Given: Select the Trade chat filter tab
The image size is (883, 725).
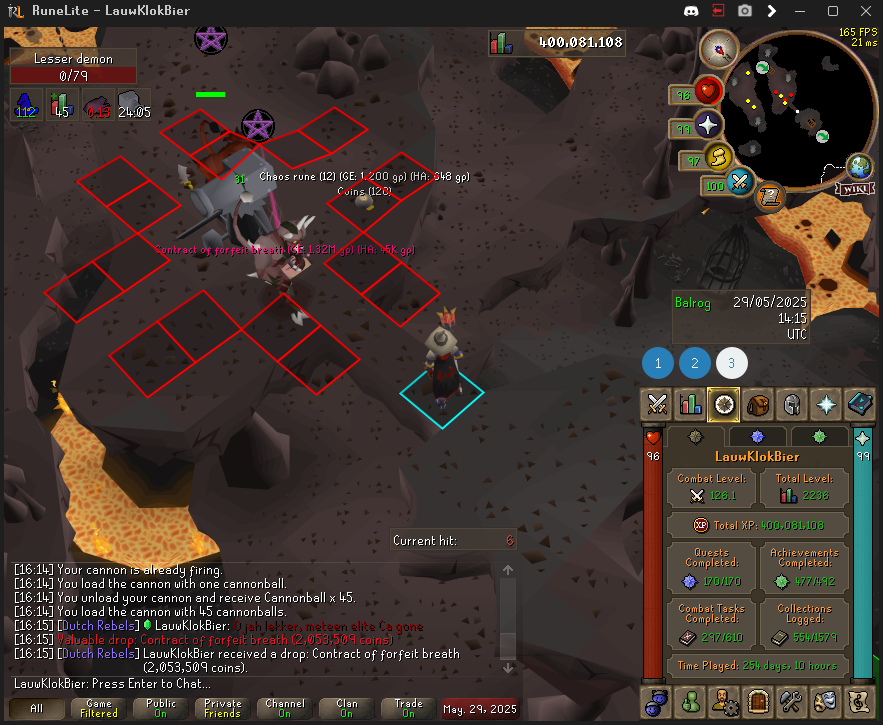Looking at the screenshot, I should 409,708.
